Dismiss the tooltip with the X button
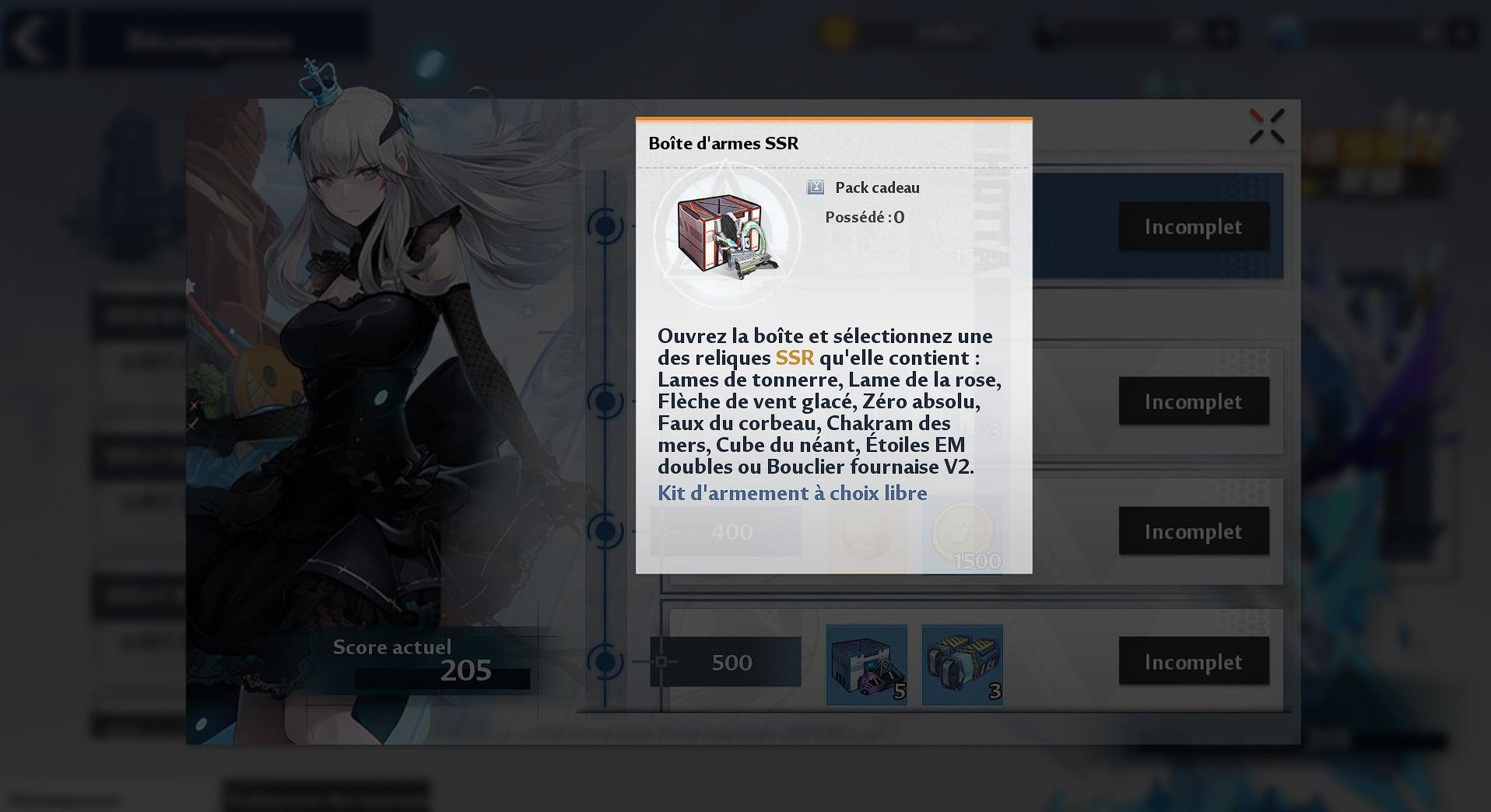The height and width of the screenshot is (812, 1491). point(1267,126)
